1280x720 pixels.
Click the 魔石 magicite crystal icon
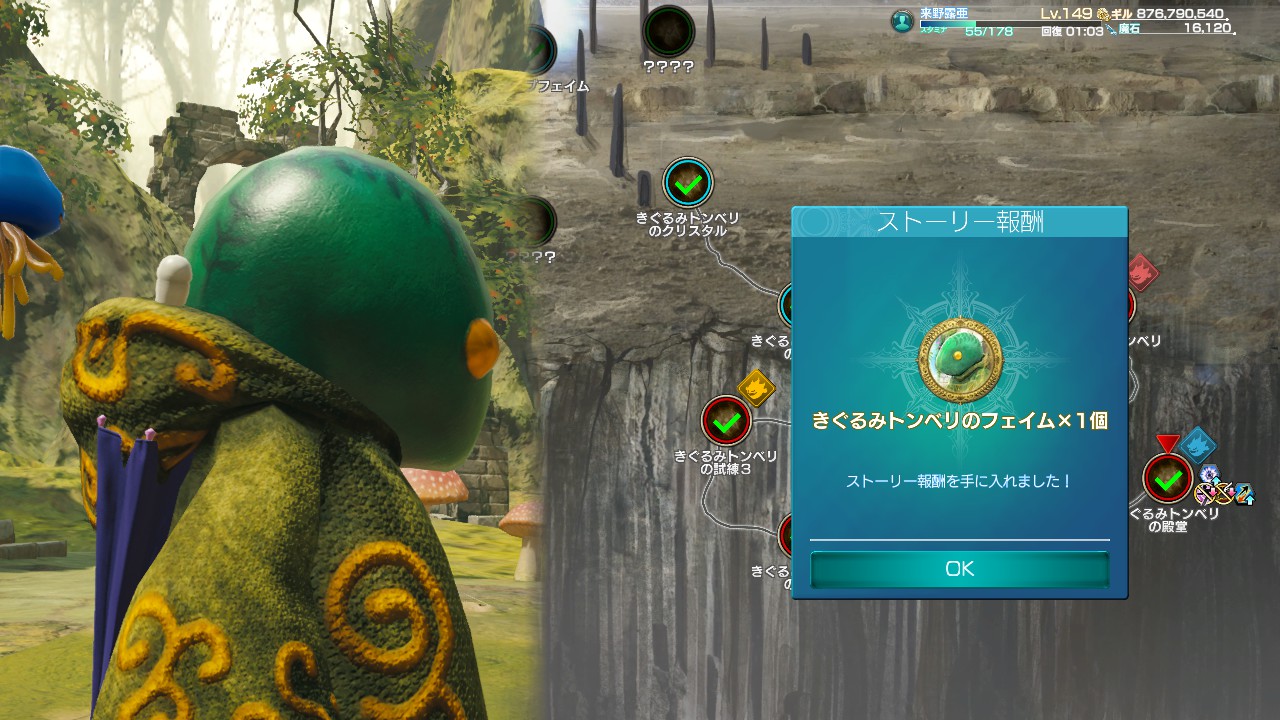coord(1110,30)
